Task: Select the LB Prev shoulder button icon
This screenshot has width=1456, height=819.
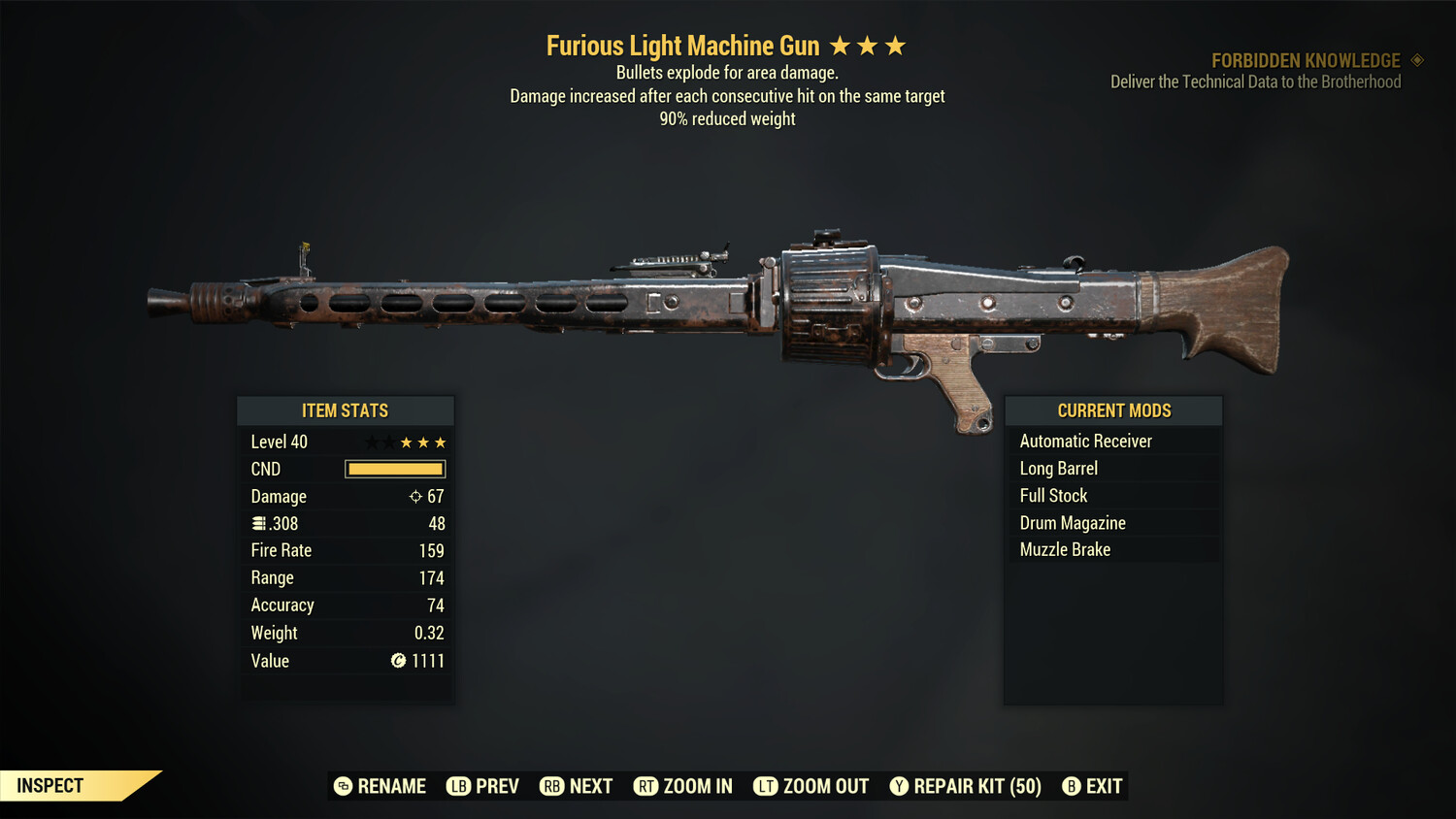Action: [x=457, y=786]
